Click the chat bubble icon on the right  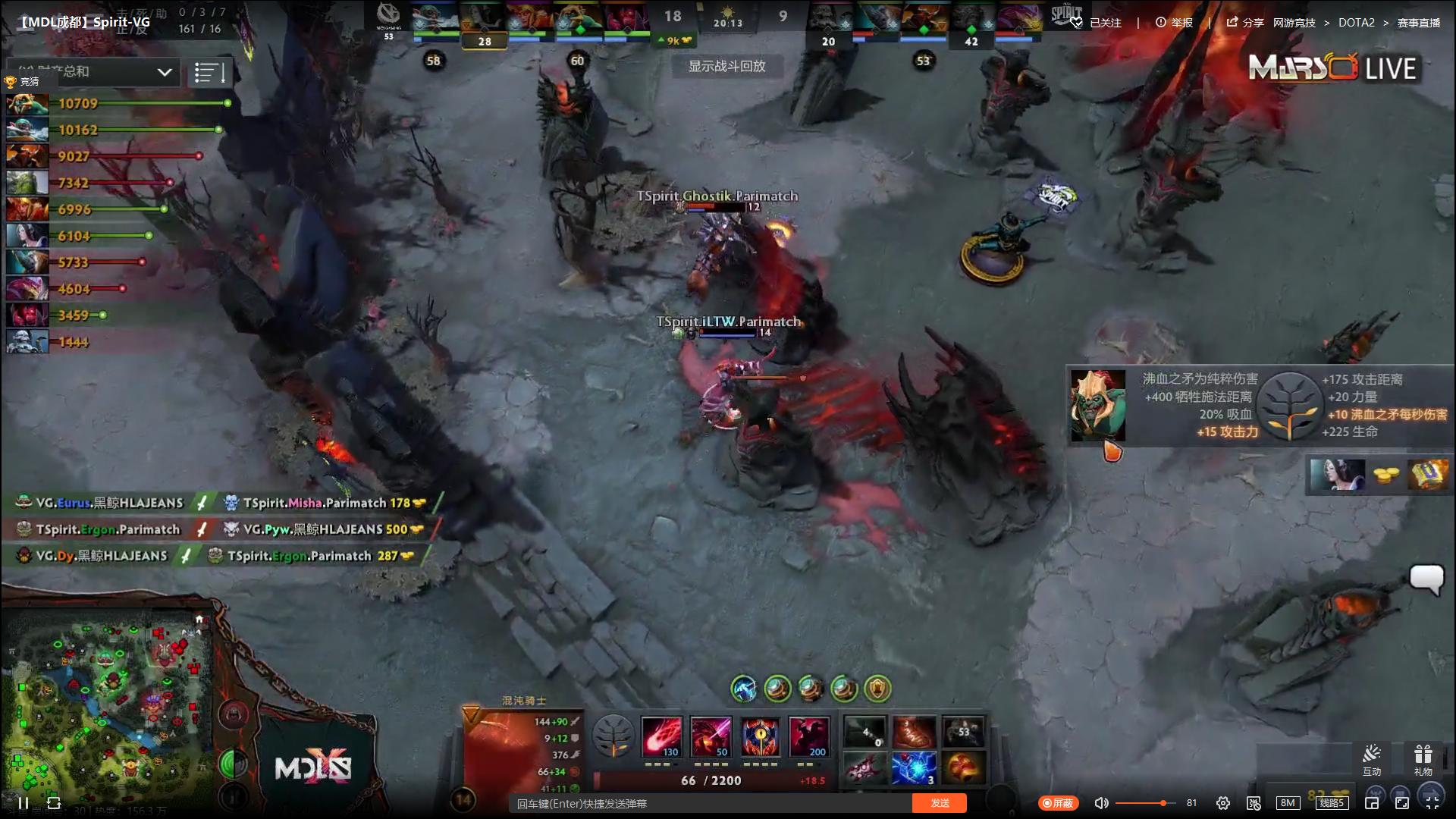1426,579
